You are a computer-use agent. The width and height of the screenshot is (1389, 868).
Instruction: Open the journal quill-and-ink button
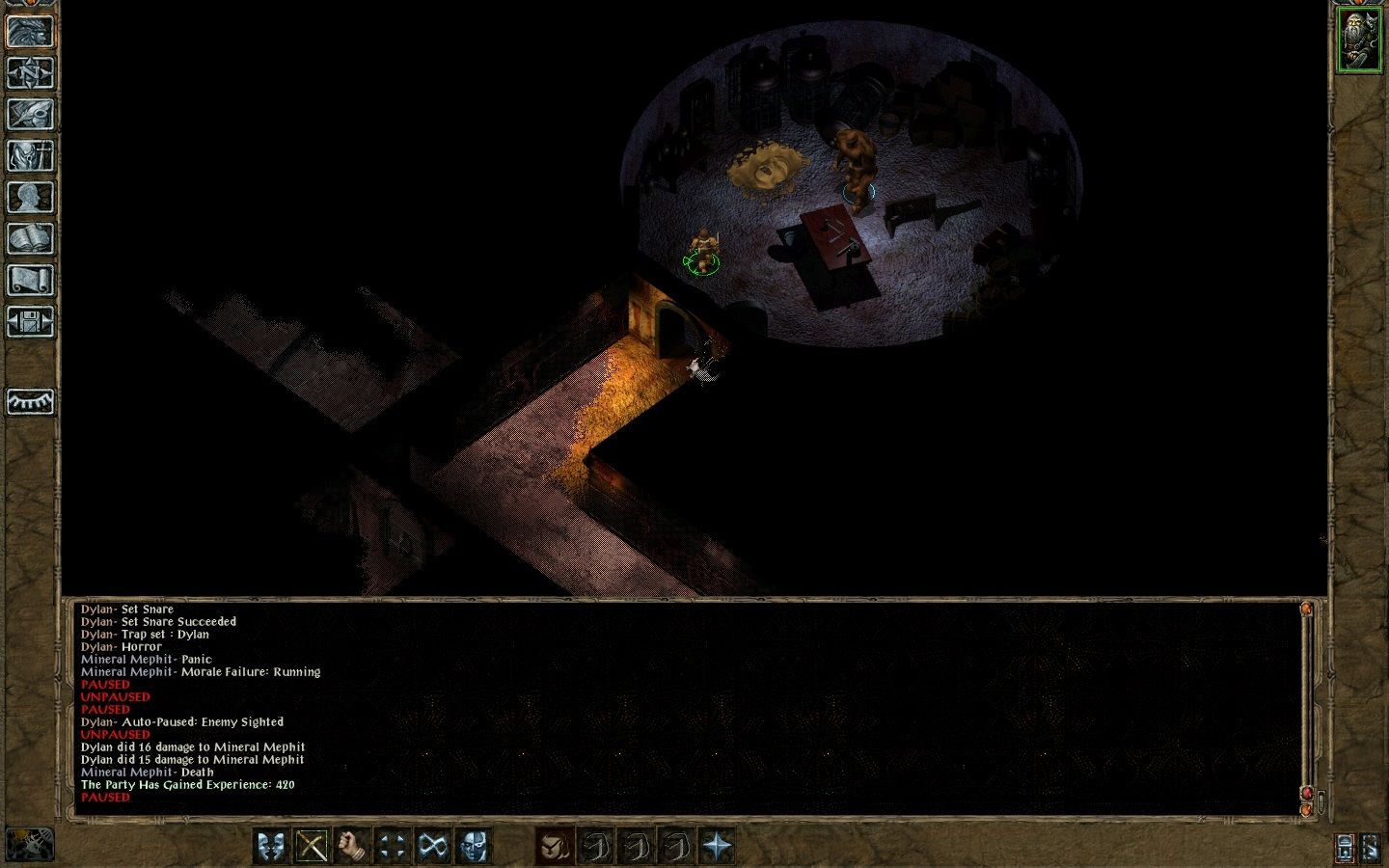(x=30, y=114)
